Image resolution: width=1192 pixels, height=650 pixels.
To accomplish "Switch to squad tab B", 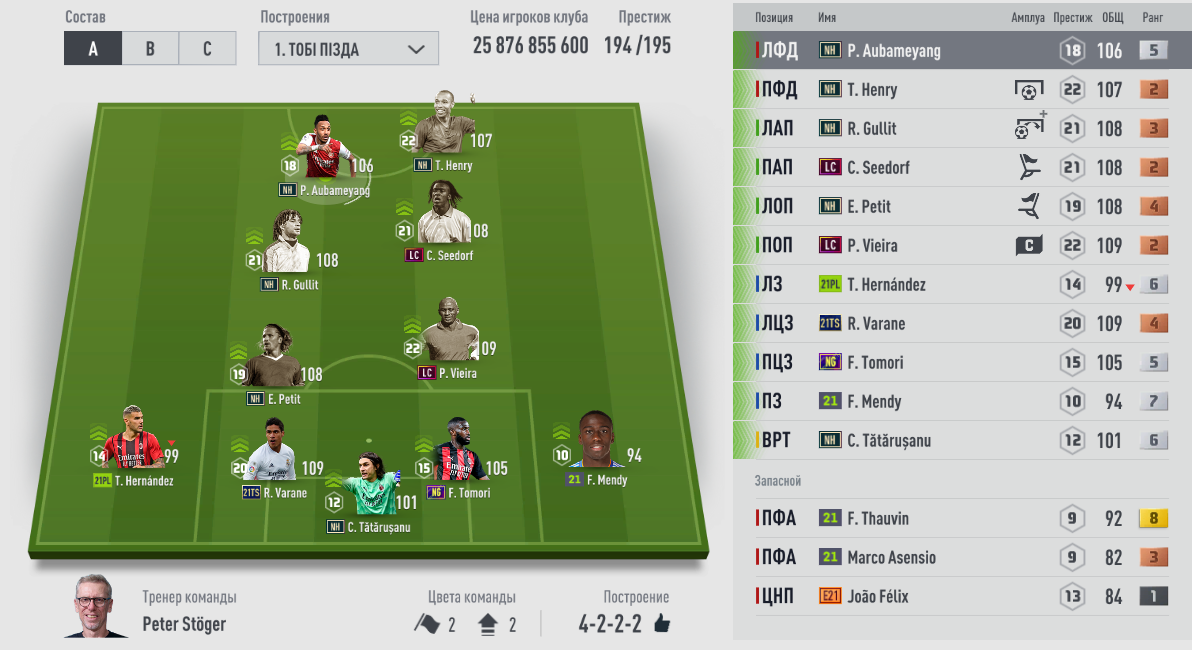I will (x=150, y=48).
